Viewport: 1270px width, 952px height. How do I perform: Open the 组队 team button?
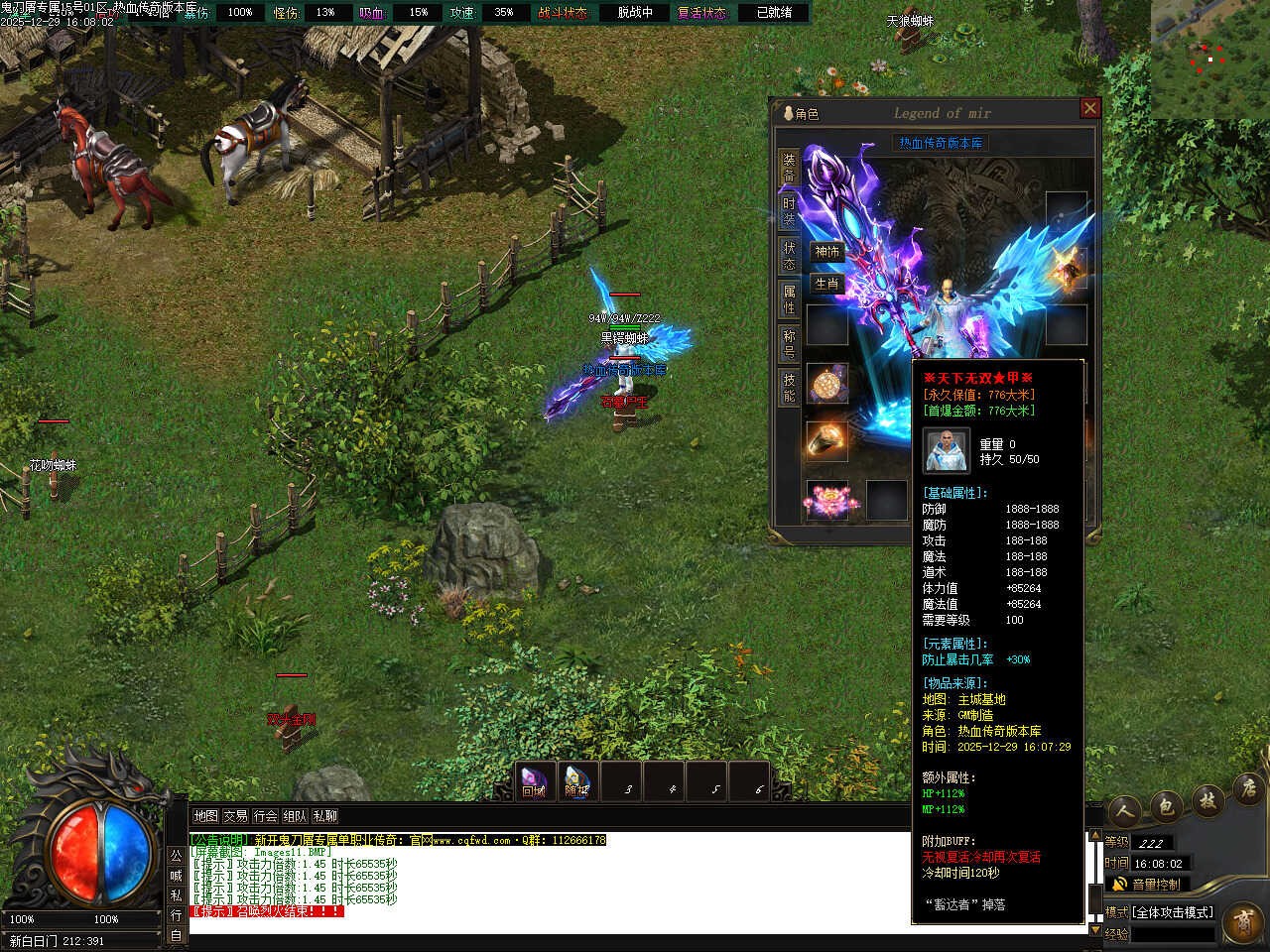(296, 816)
